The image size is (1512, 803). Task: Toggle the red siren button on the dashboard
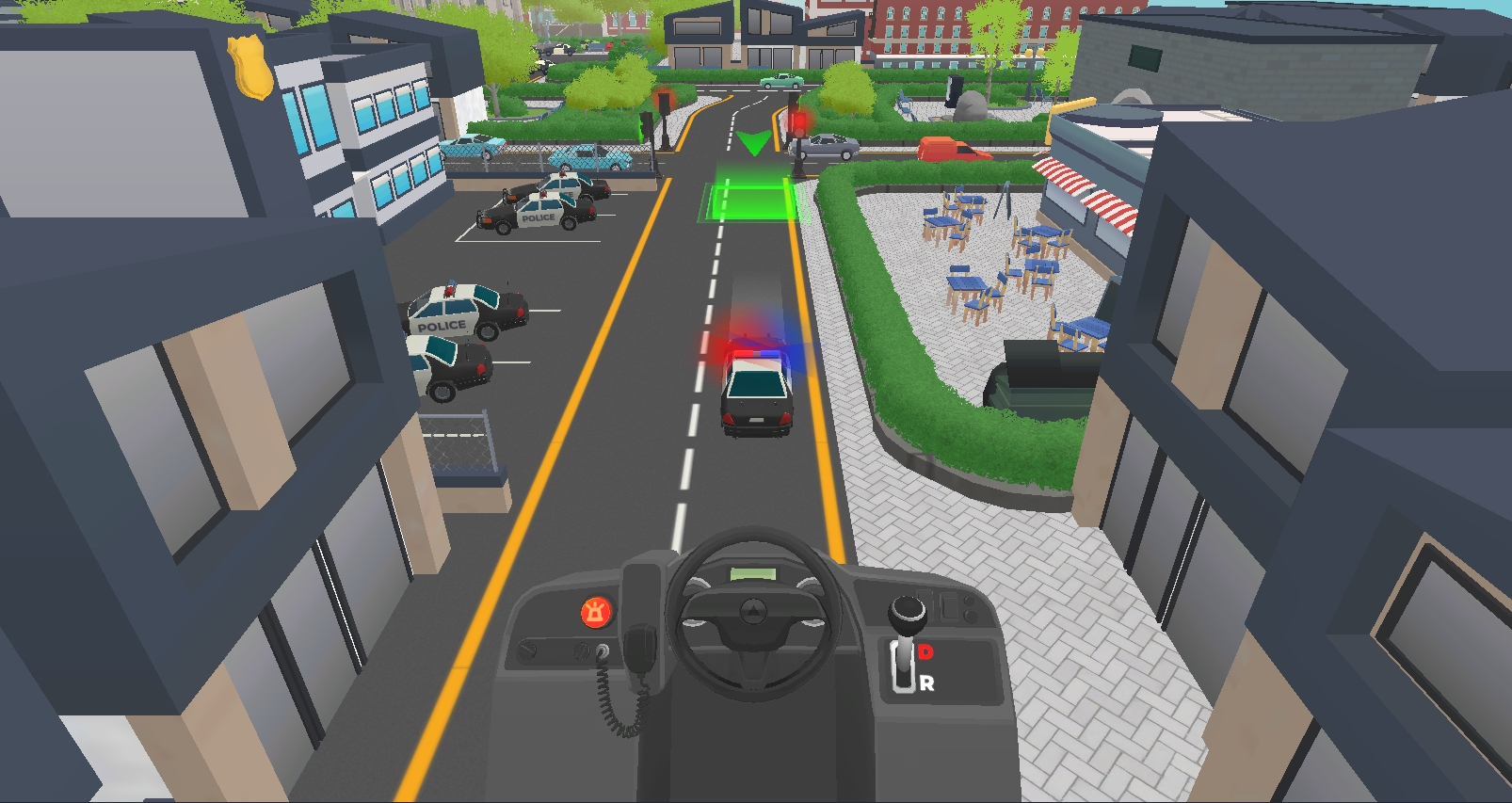point(595,613)
